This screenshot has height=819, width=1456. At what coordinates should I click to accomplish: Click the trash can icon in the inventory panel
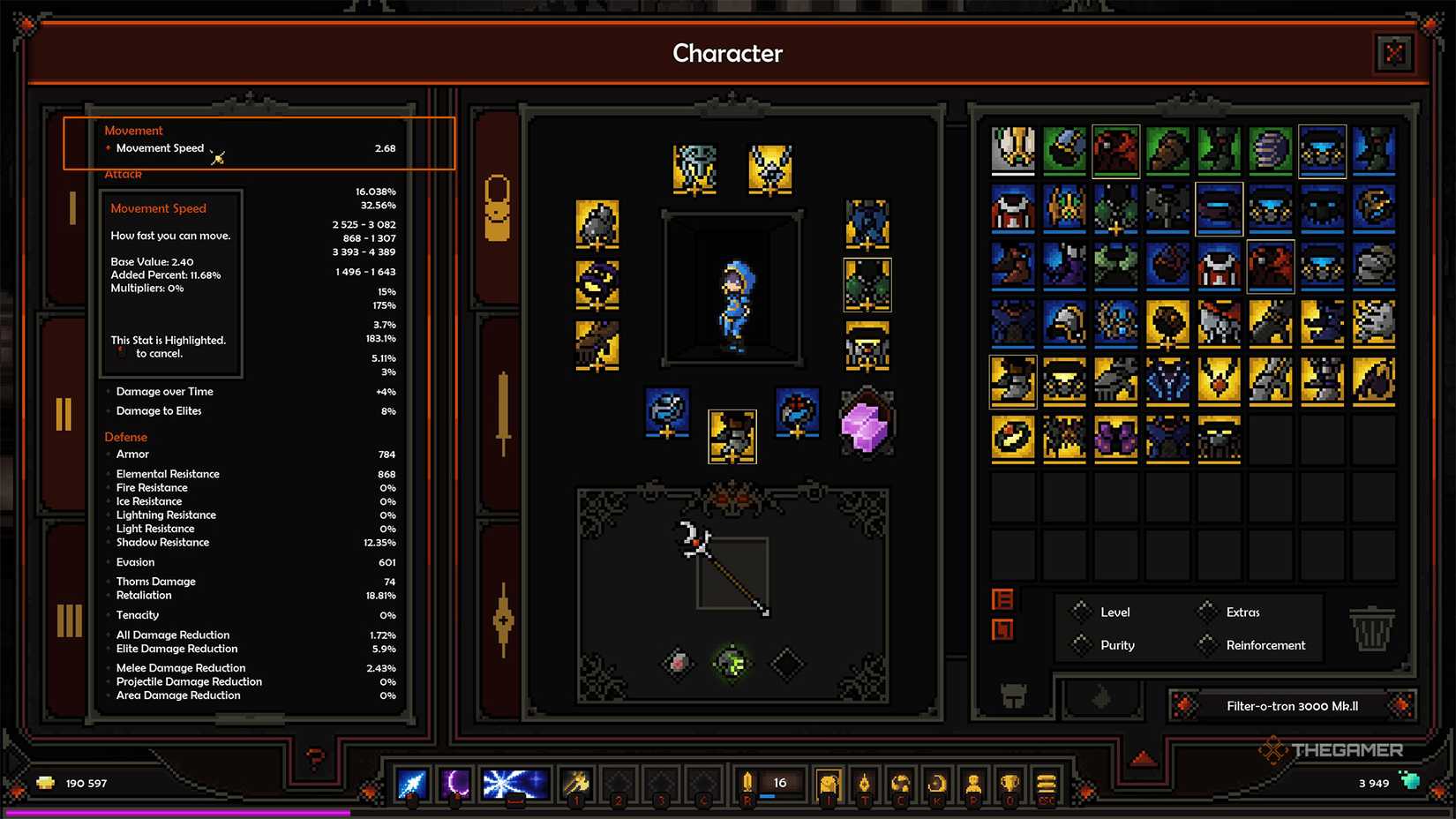1370,628
